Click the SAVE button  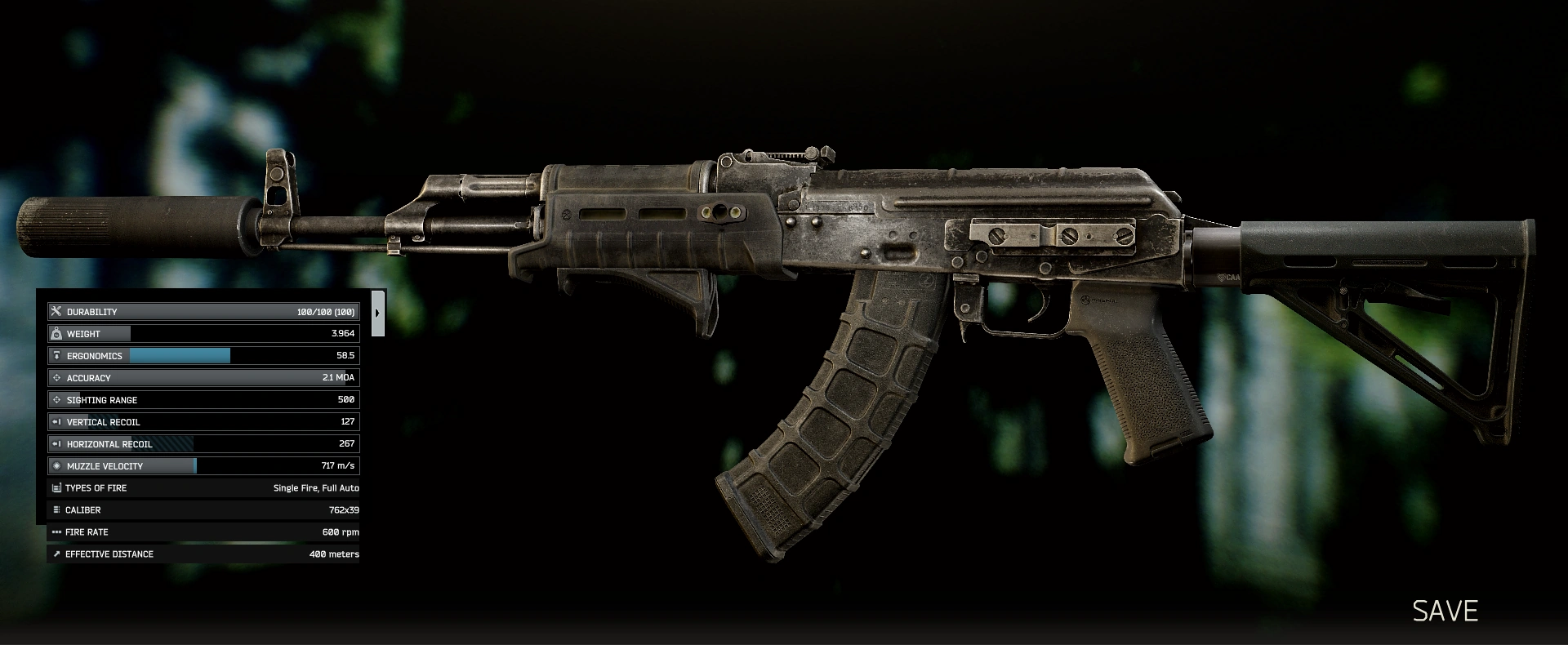1445,610
